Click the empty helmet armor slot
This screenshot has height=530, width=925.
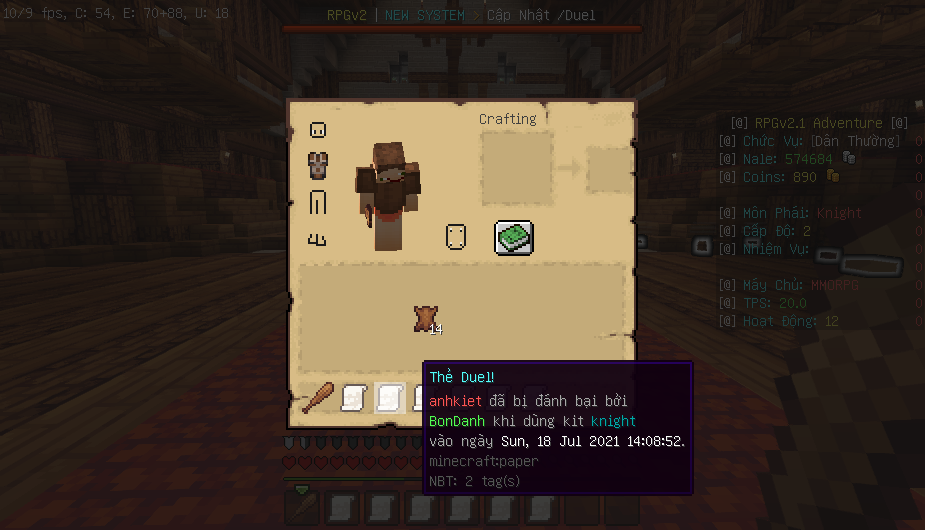point(318,129)
